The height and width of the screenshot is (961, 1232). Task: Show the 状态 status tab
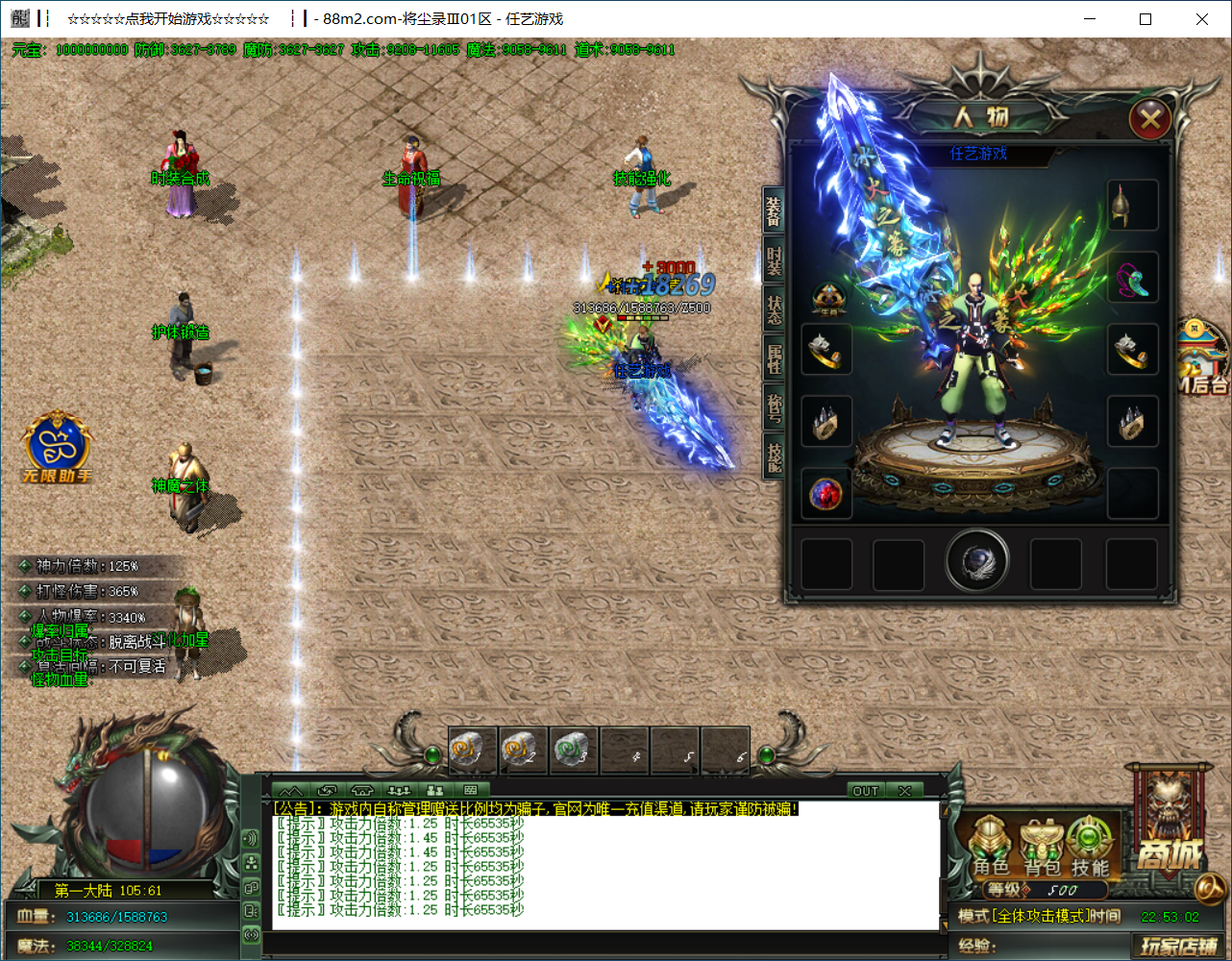774,309
